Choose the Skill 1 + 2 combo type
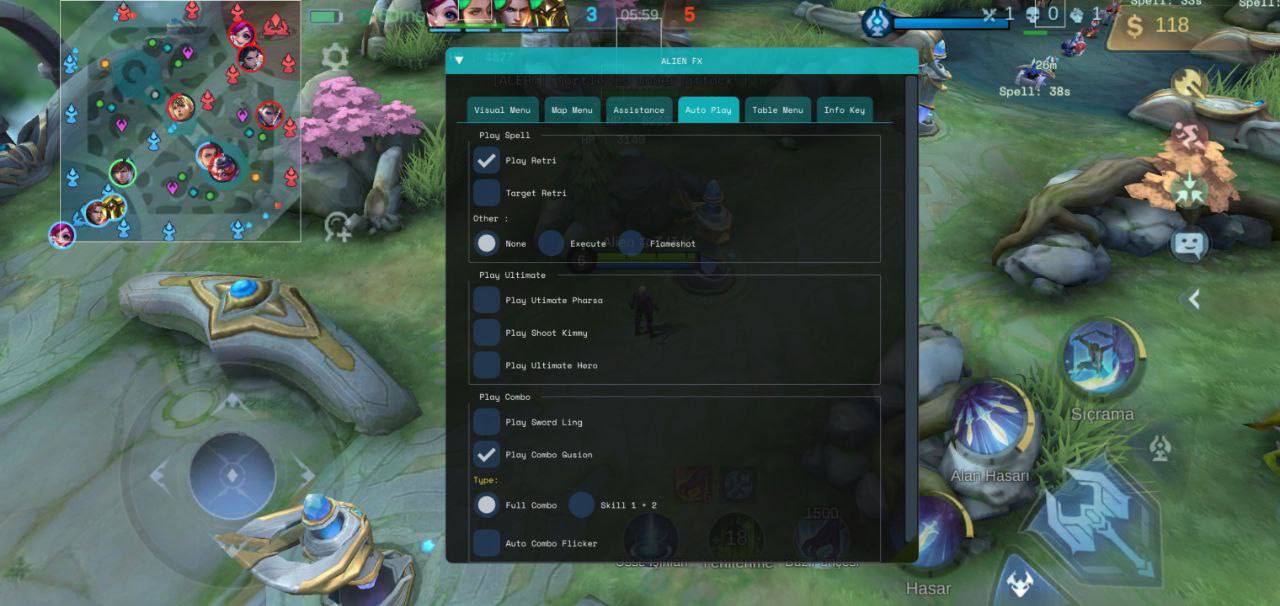1280x606 pixels. pyautogui.click(x=582, y=505)
